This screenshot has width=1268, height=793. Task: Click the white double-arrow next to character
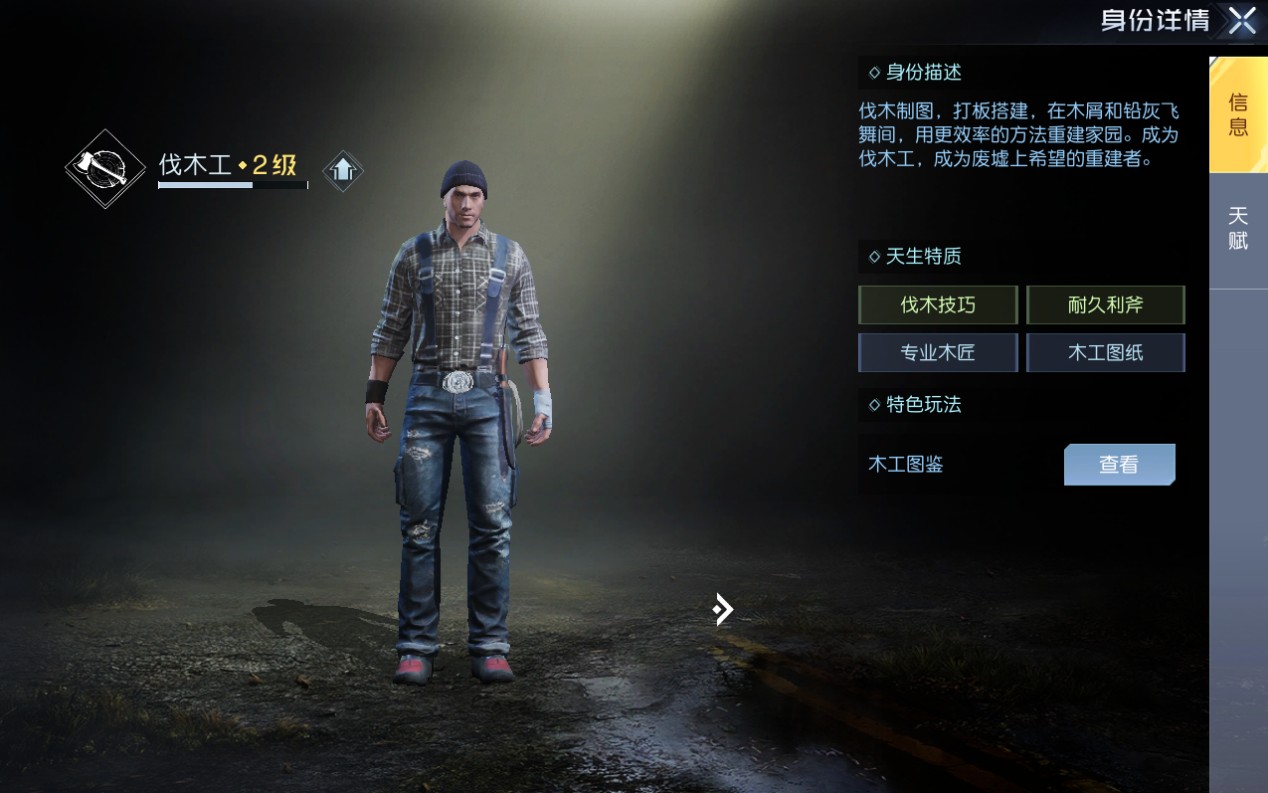pos(723,608)
